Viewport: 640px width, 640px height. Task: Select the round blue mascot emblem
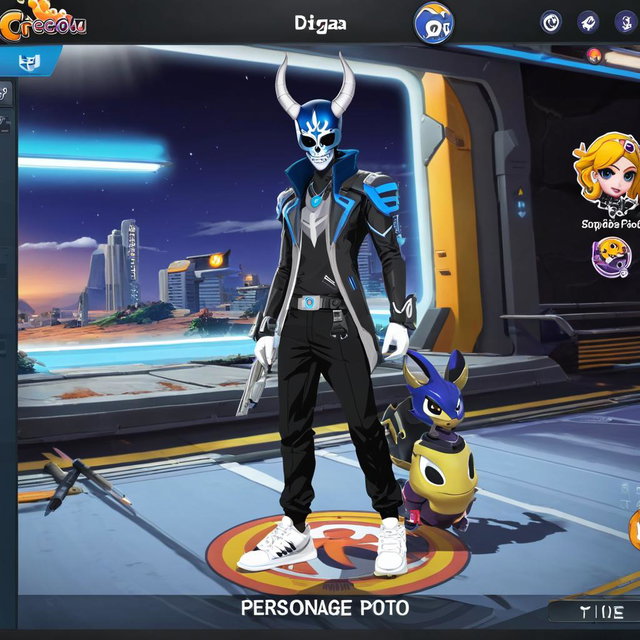433,23
